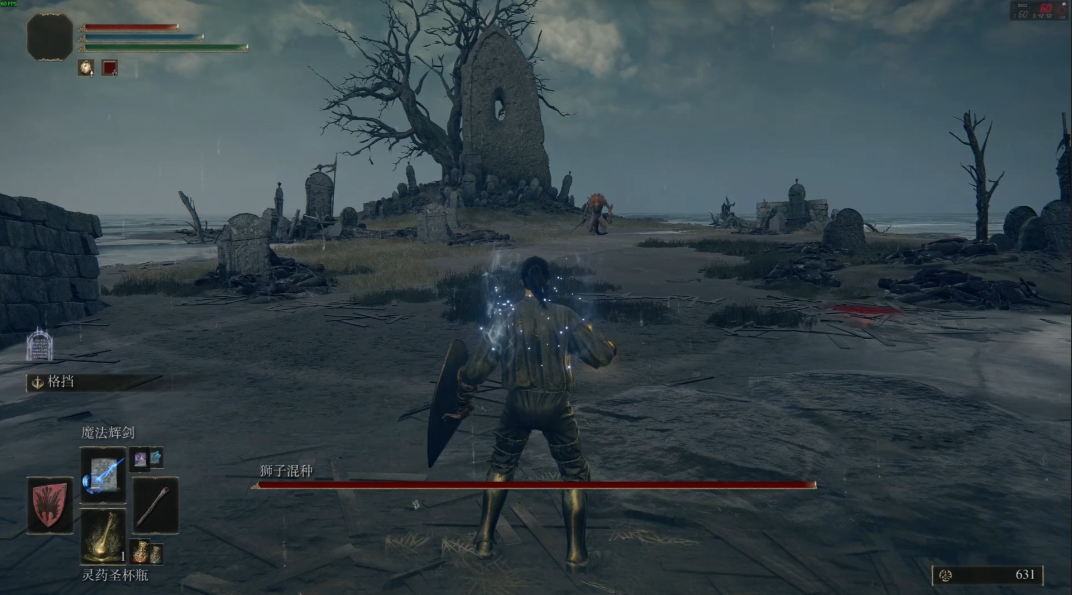Image resolution: width=1072 pixels, height=595 pixels.
Task: Use the 灵药圣杯瓶 flask slot
Action: 103,536
